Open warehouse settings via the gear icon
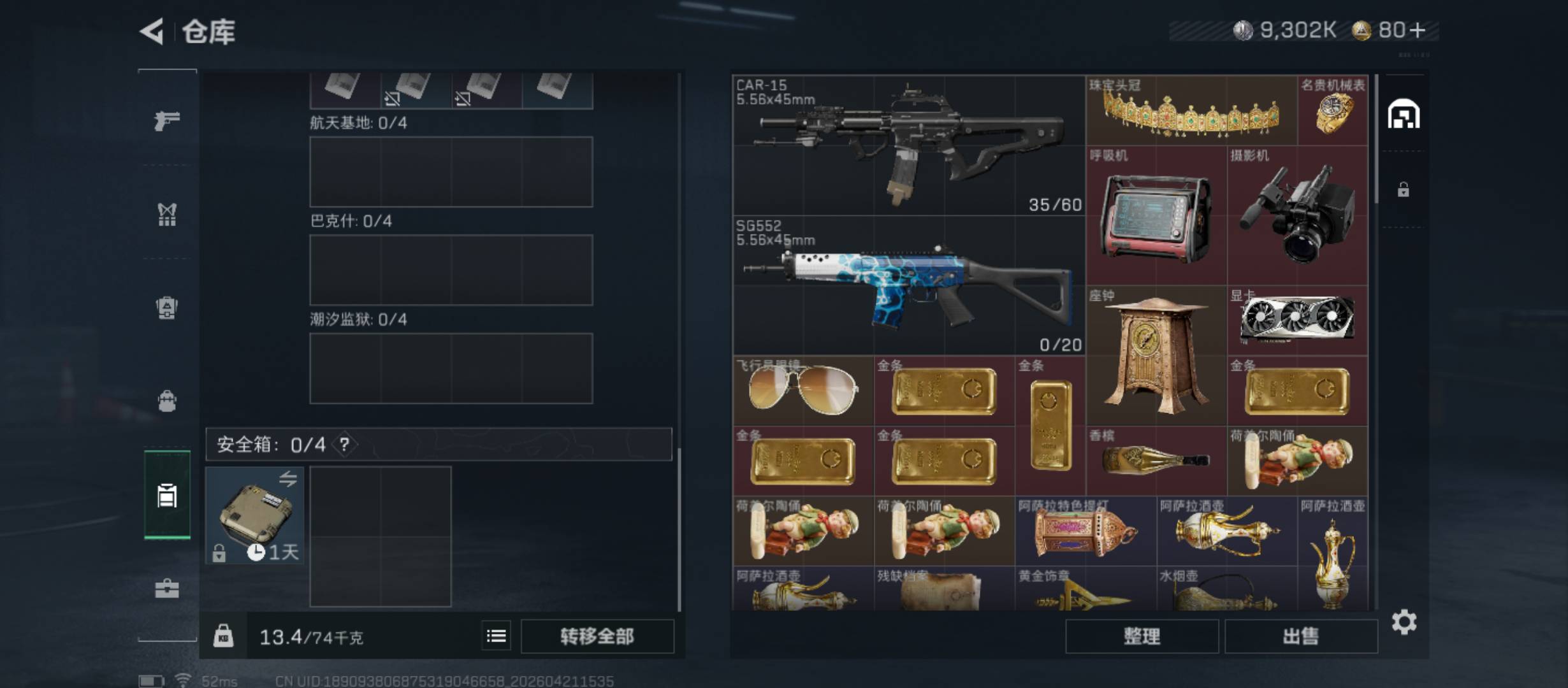The height and width of the screenshot is (688, 1568). pyautogui.click(x=1404, y=622)
